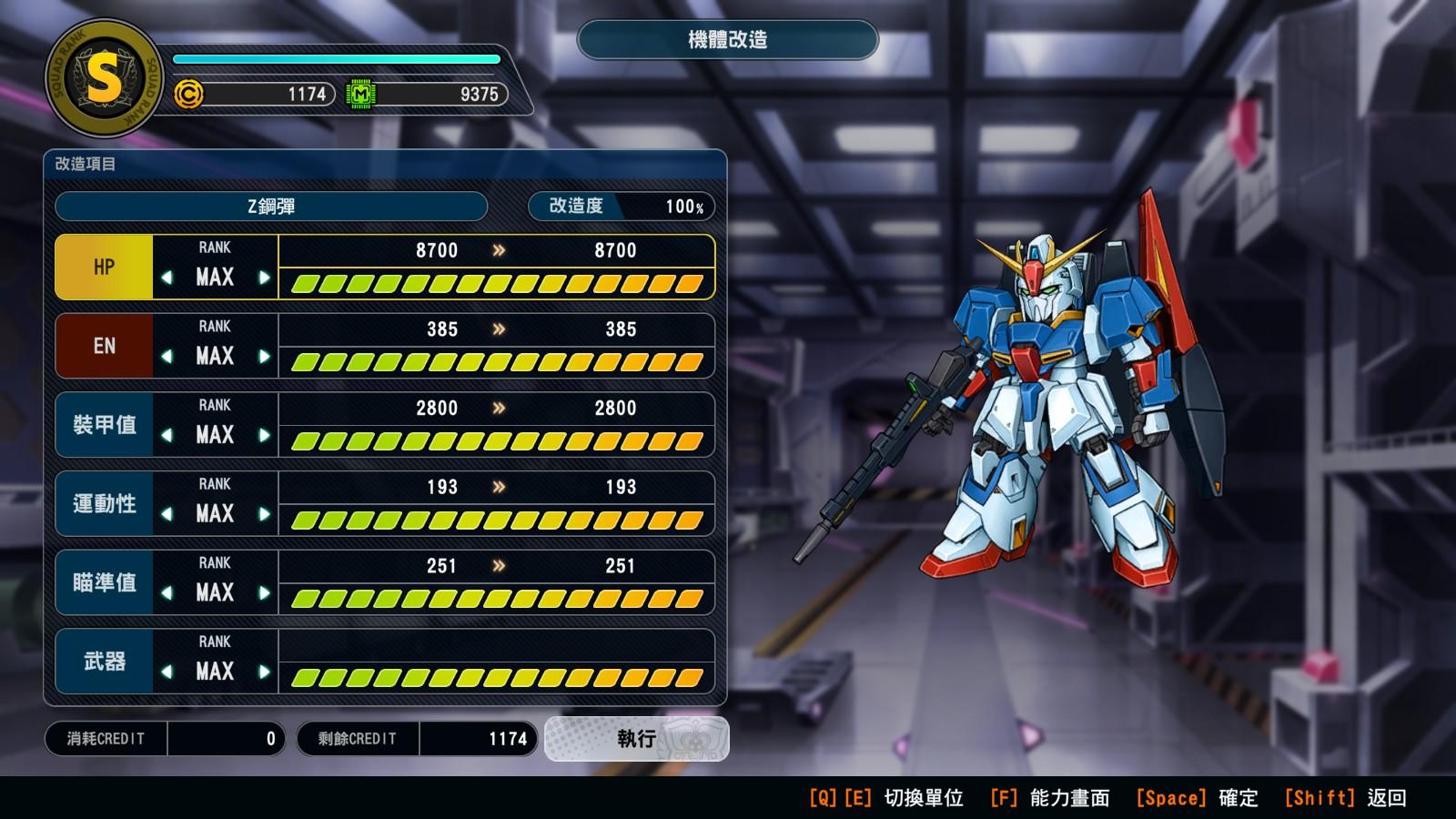
Task: Select the 武器 weapon row
Action: [104, 662]
